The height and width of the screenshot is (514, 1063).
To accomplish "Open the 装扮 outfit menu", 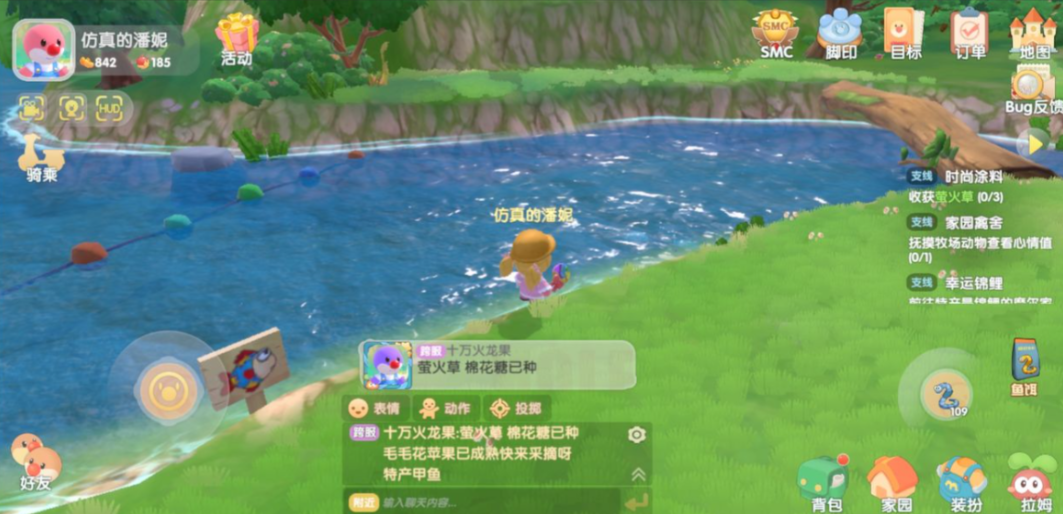I will click(x=962, y=482).
